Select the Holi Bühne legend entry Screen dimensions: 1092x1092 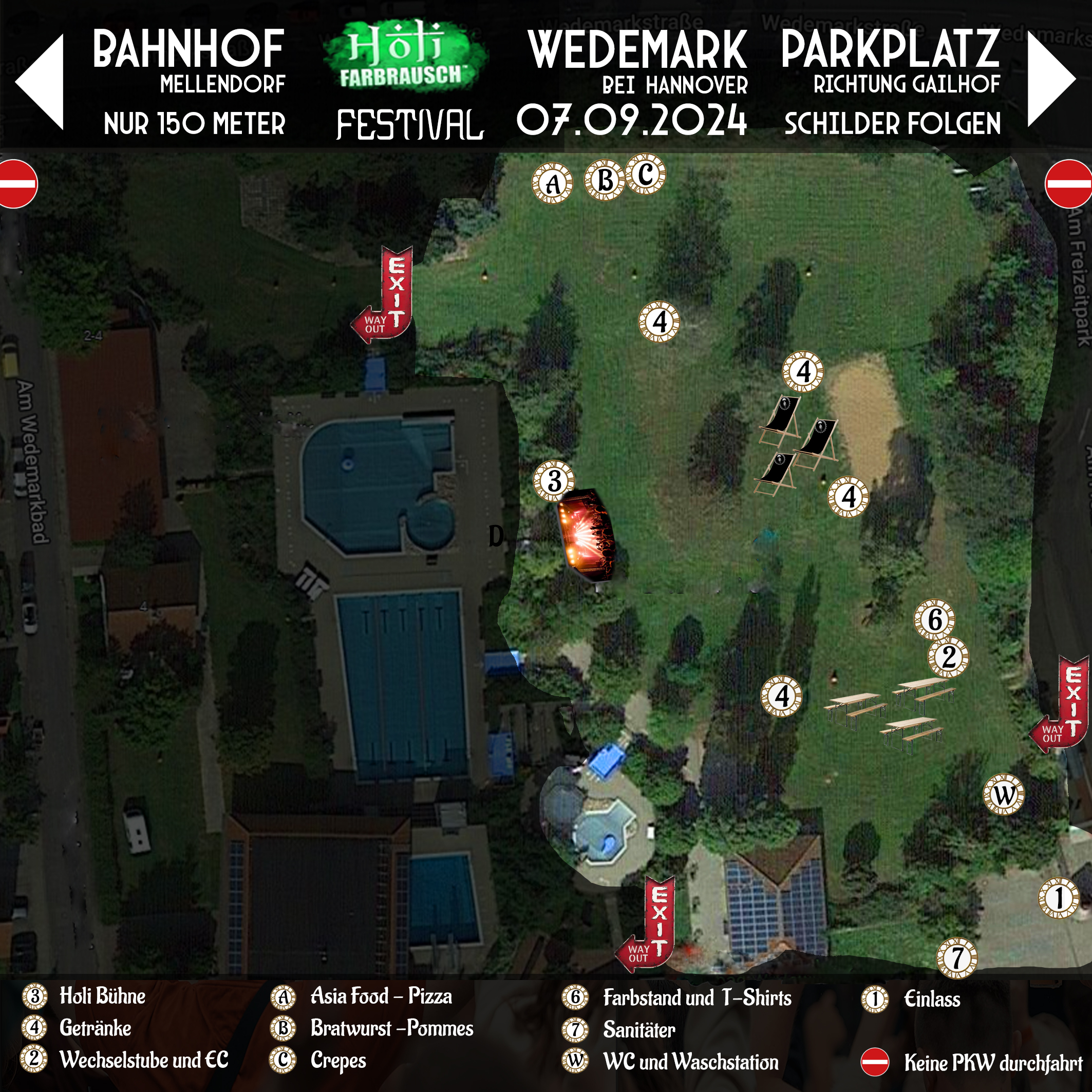[x=102, y=996]
